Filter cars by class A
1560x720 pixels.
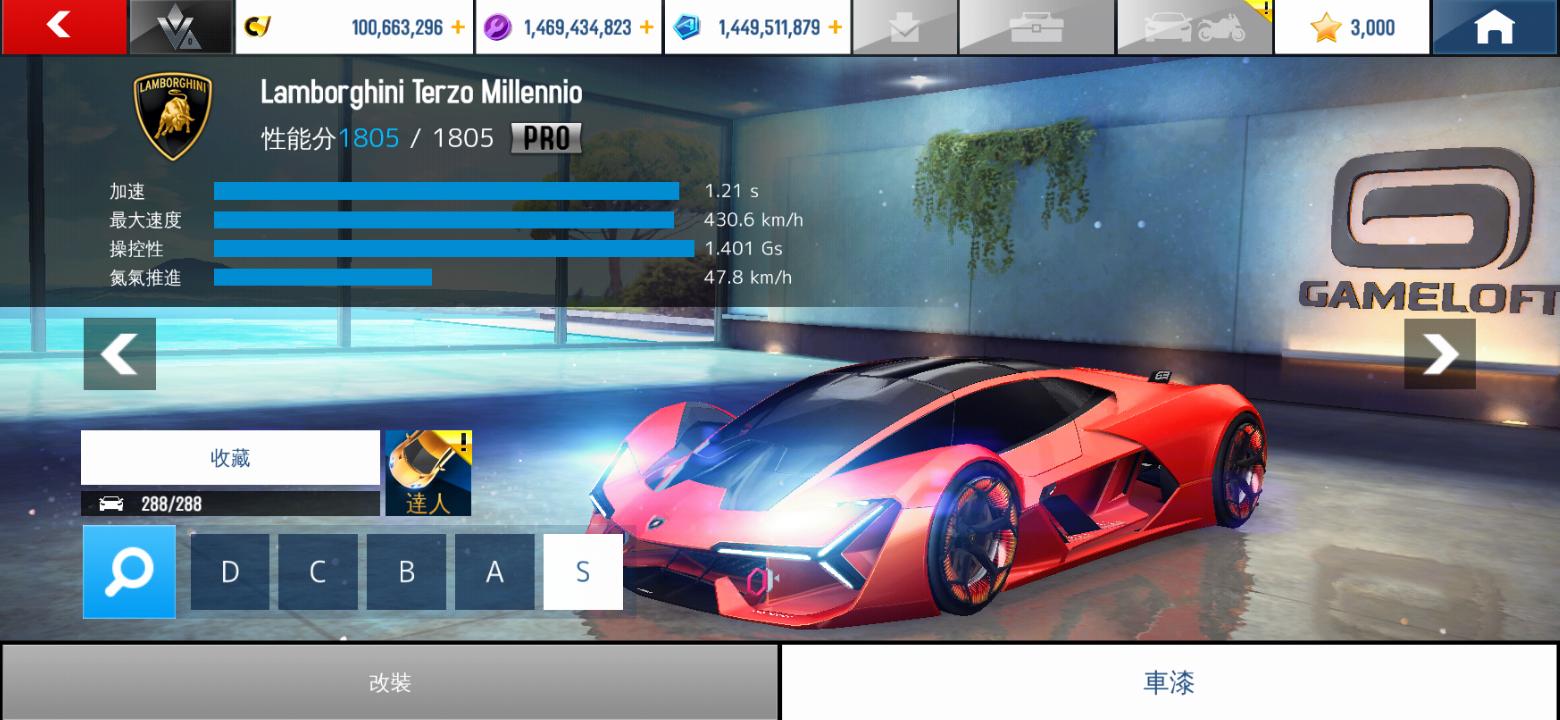pos(494,572)
